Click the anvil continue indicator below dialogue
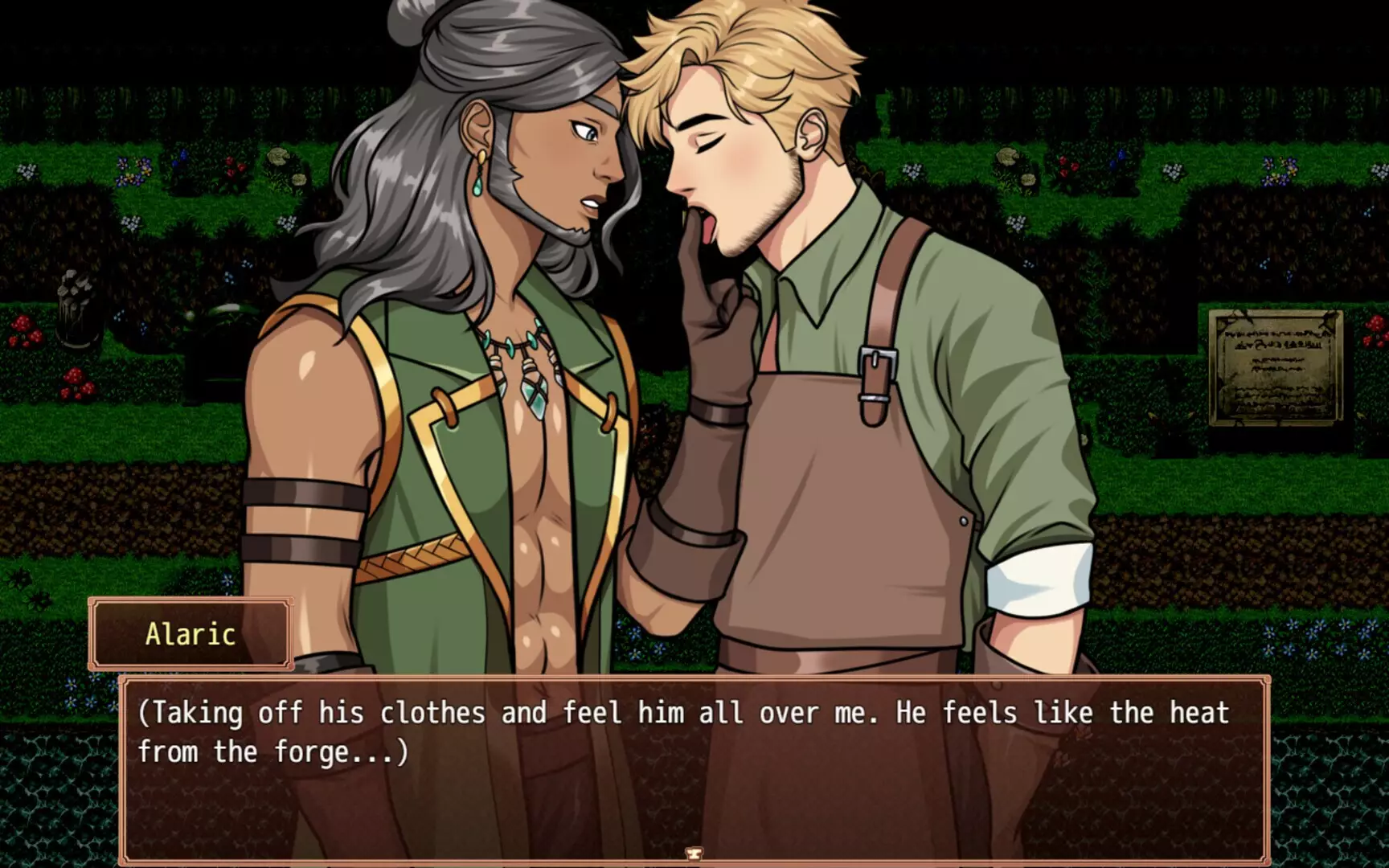The image size is (1389, 868). (x=694, y=854)
